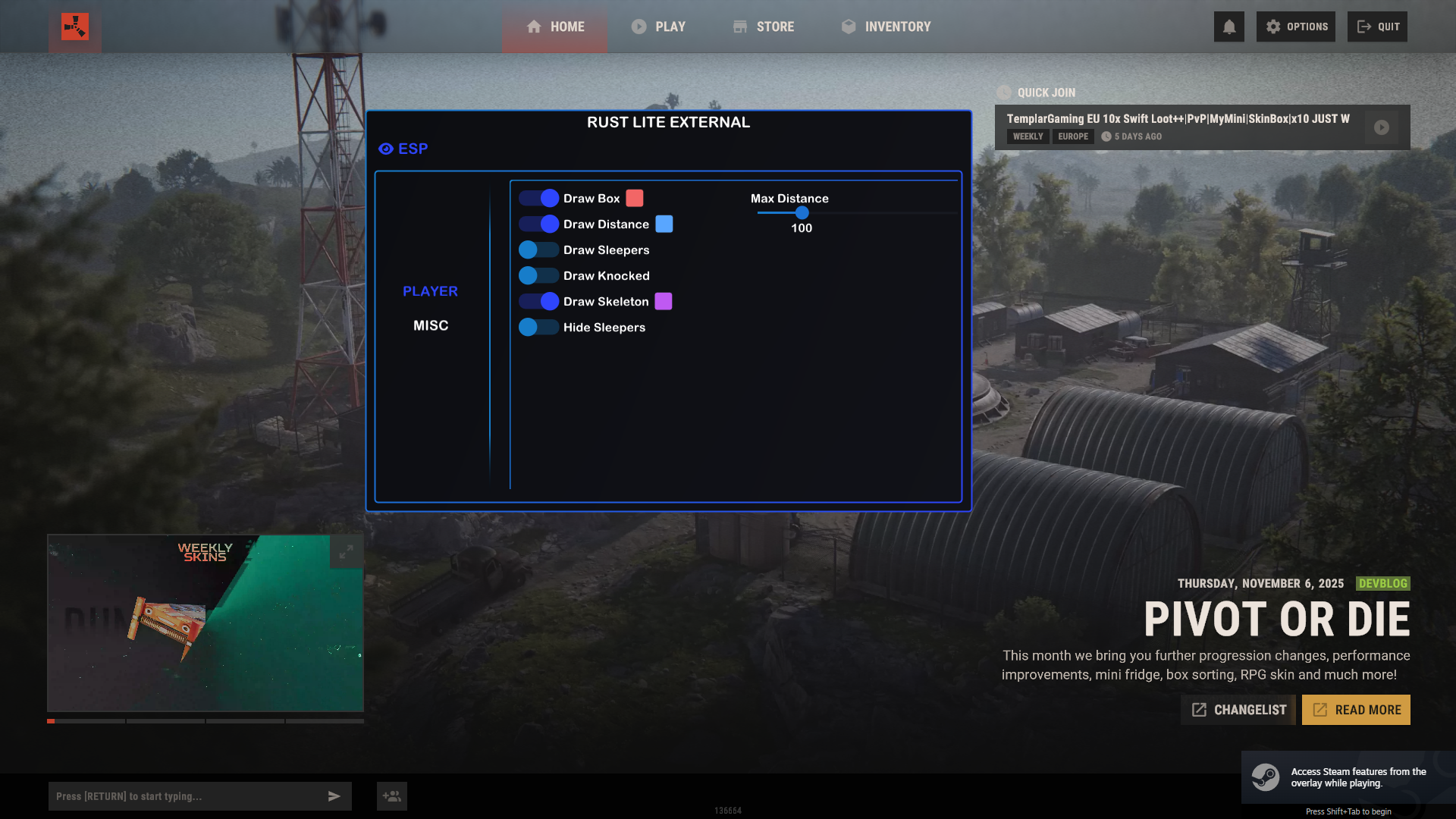
Task: Enable Hide Sleepers
Action: point(539,328)
